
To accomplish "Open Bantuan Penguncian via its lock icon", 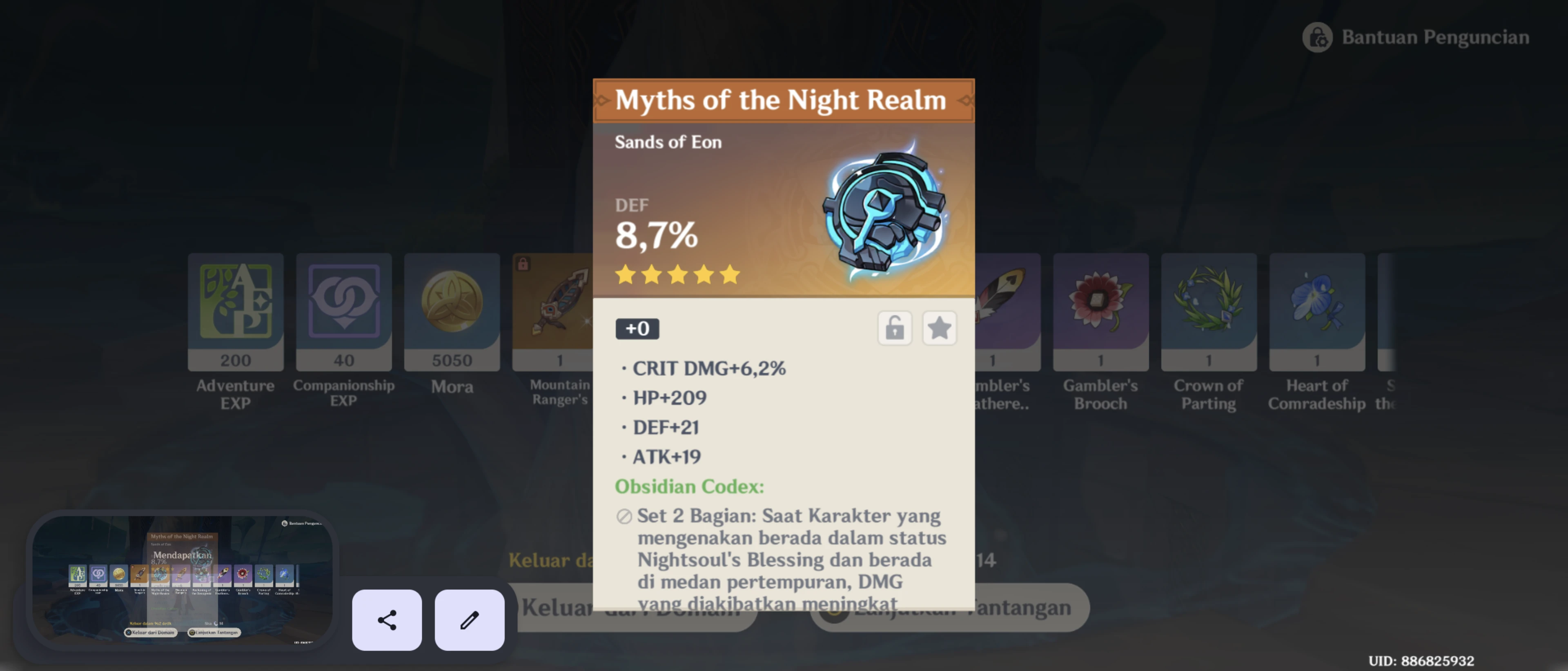I will pos(1317,36).
